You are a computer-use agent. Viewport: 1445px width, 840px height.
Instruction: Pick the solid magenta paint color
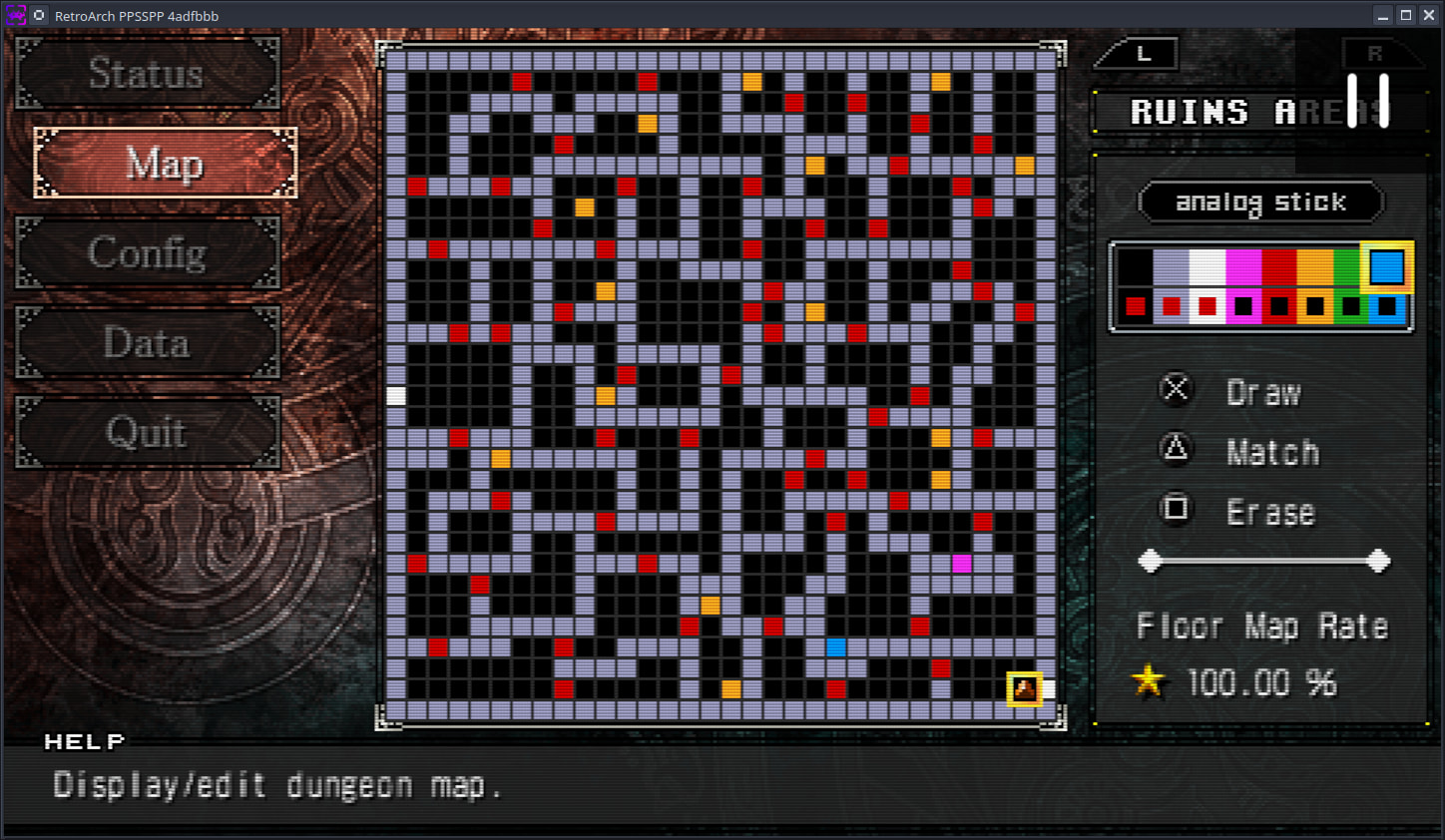click(x=1243, y=267)
